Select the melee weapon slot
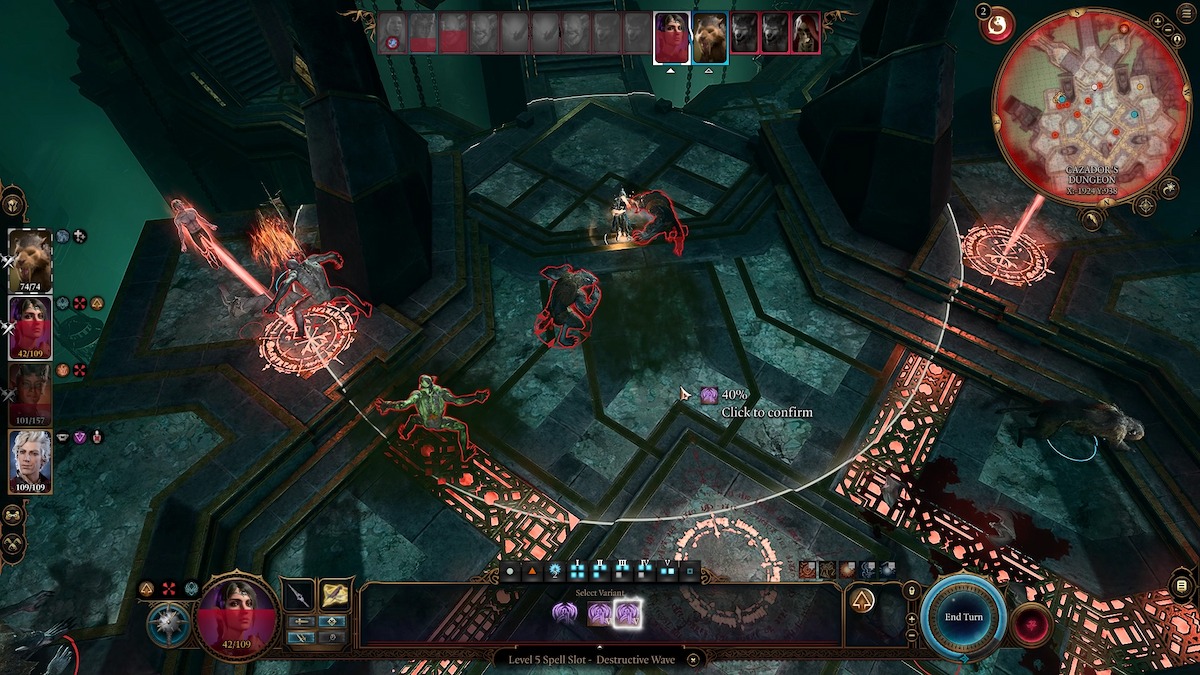1200x675 pixels. click(296, 596)
